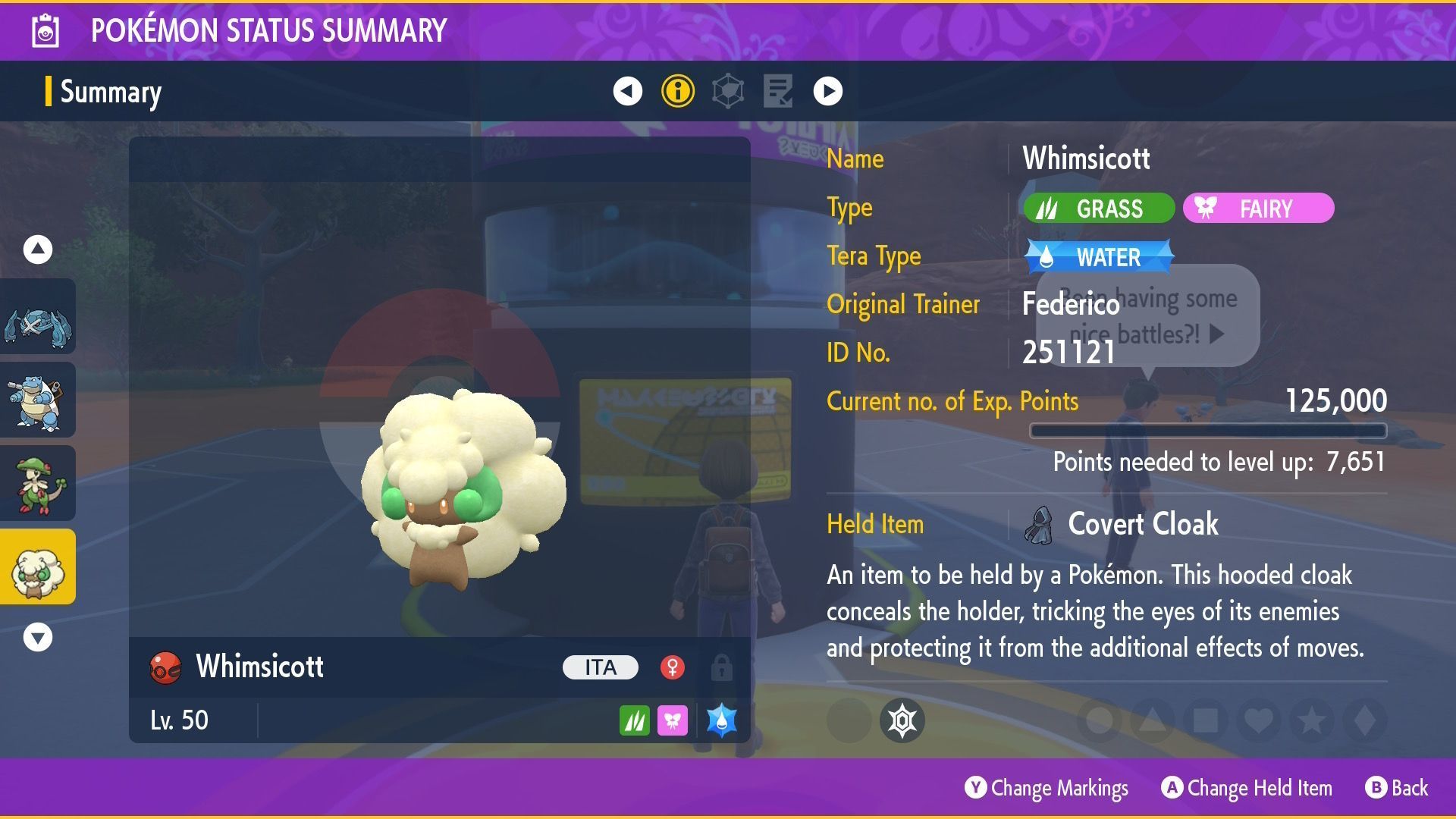
Task: Select the info summary tab icon
Action: tap(677, 91)
